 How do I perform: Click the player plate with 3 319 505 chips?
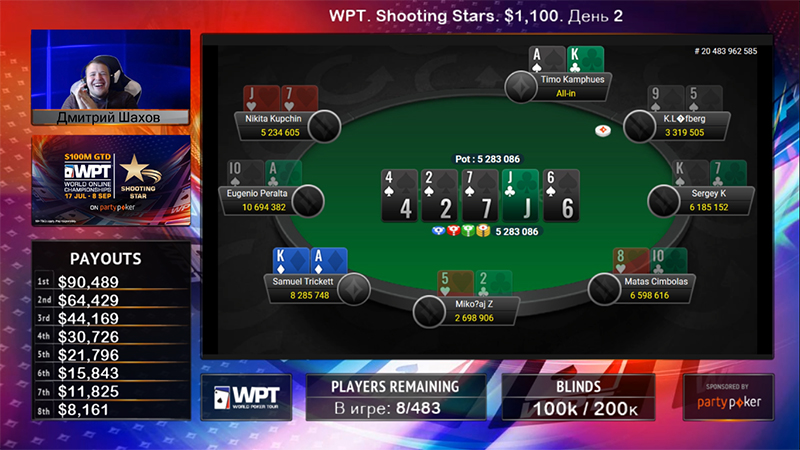click(x=685, y=124)
